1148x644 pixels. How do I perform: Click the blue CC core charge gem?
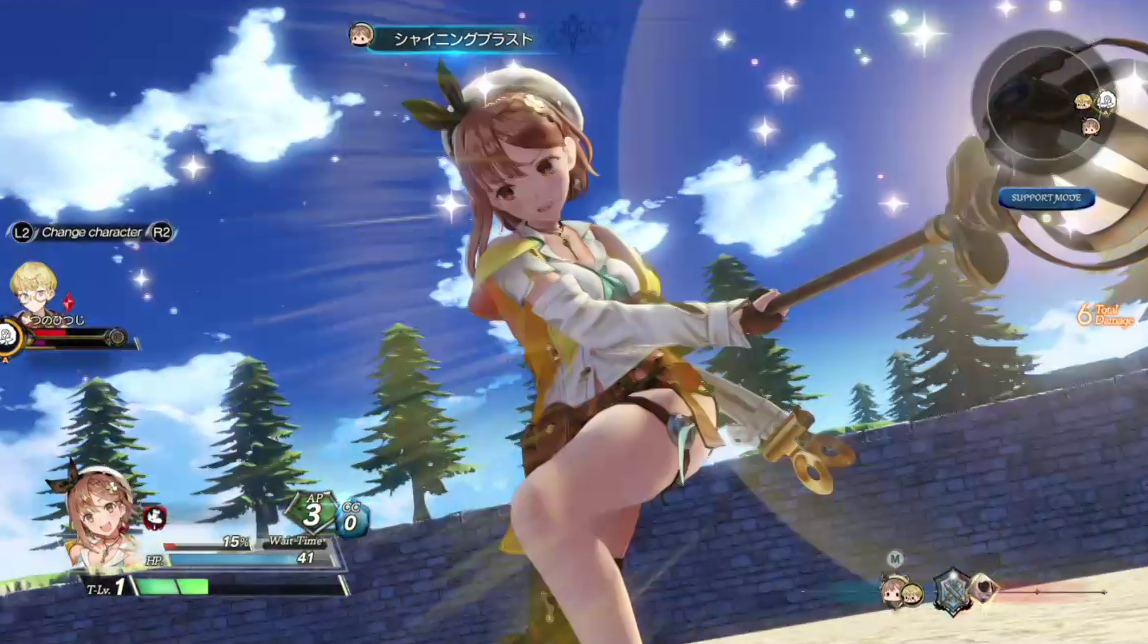click(x=352, y=519)
